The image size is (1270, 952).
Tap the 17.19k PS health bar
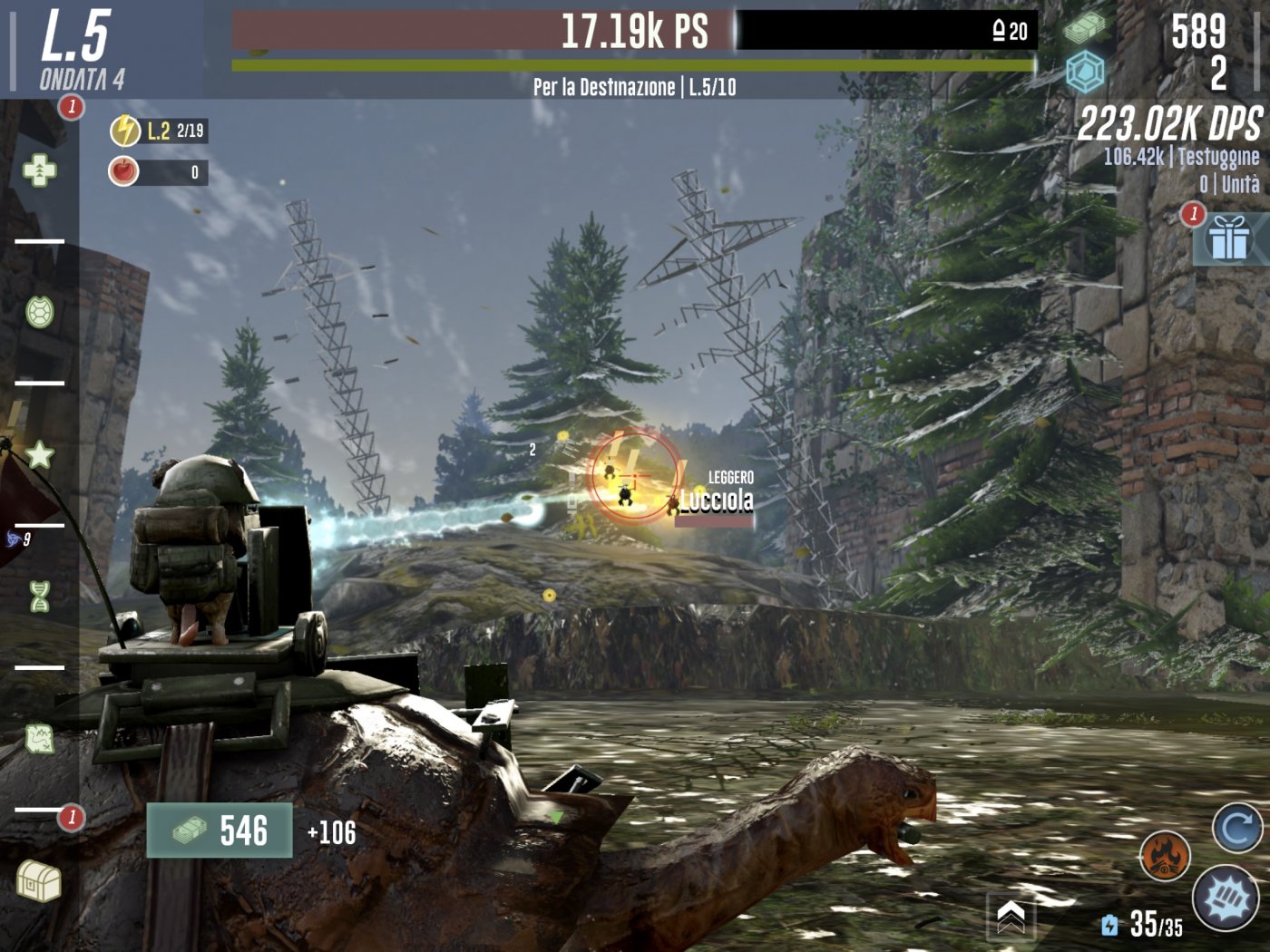[635, 32]
